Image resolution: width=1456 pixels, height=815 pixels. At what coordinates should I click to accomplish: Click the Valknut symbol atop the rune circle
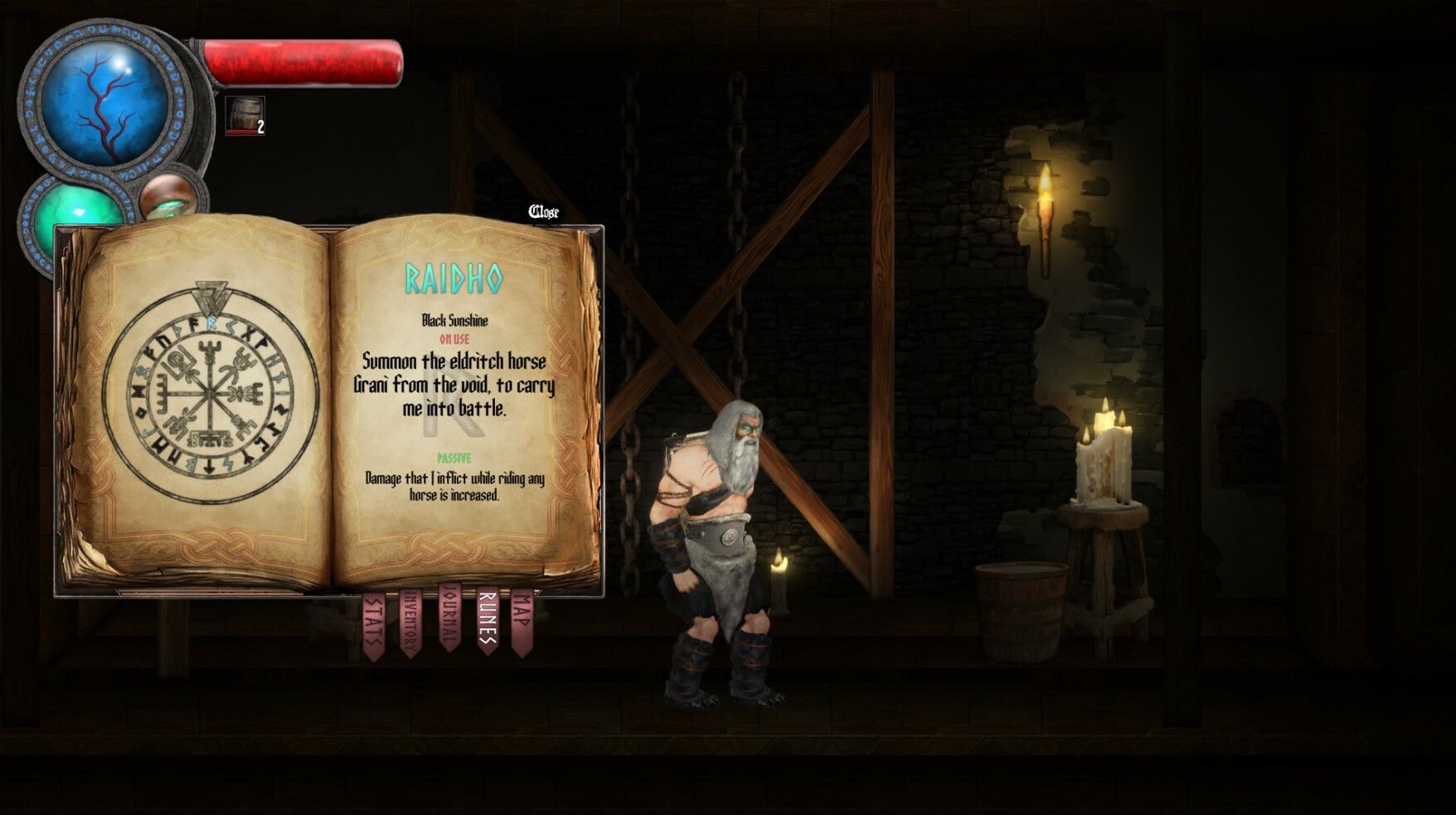(211, 297)
